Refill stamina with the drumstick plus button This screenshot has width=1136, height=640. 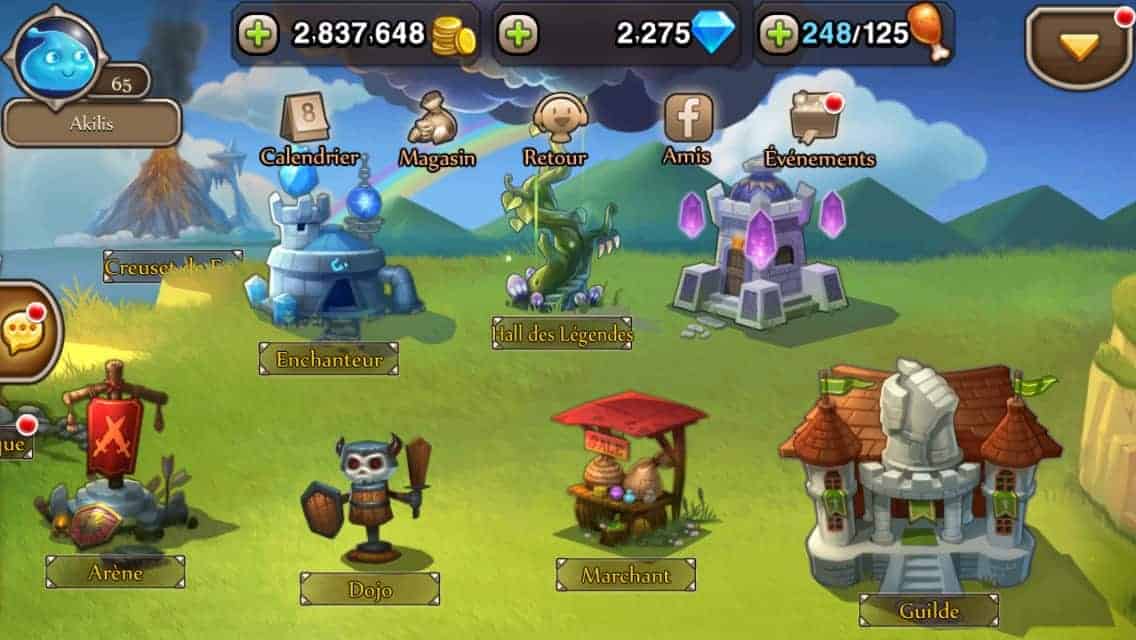[778, 35]
